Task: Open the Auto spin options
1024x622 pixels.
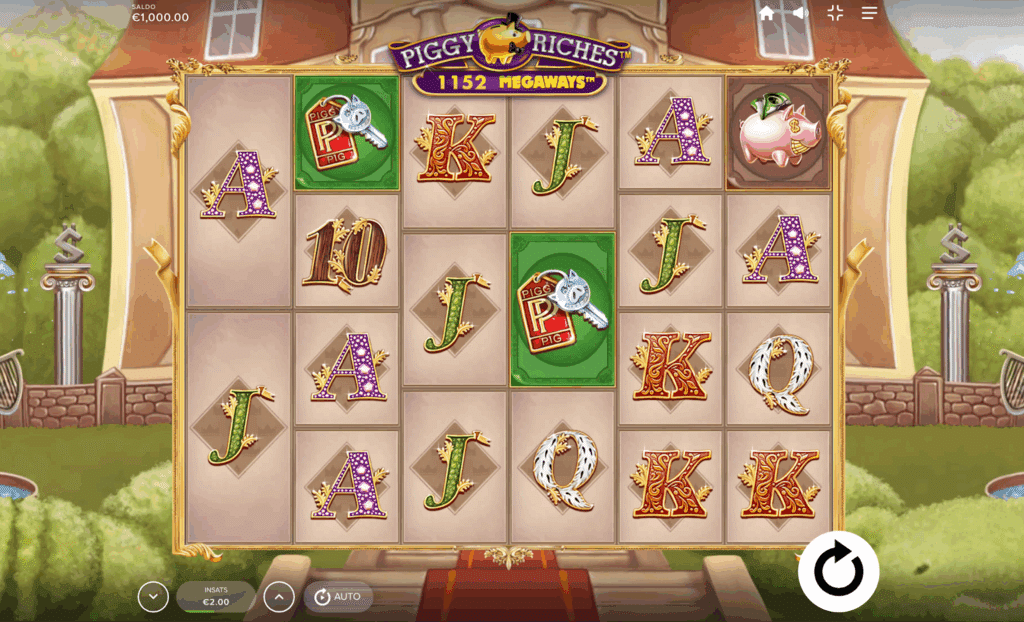Action: click(338, 597)
